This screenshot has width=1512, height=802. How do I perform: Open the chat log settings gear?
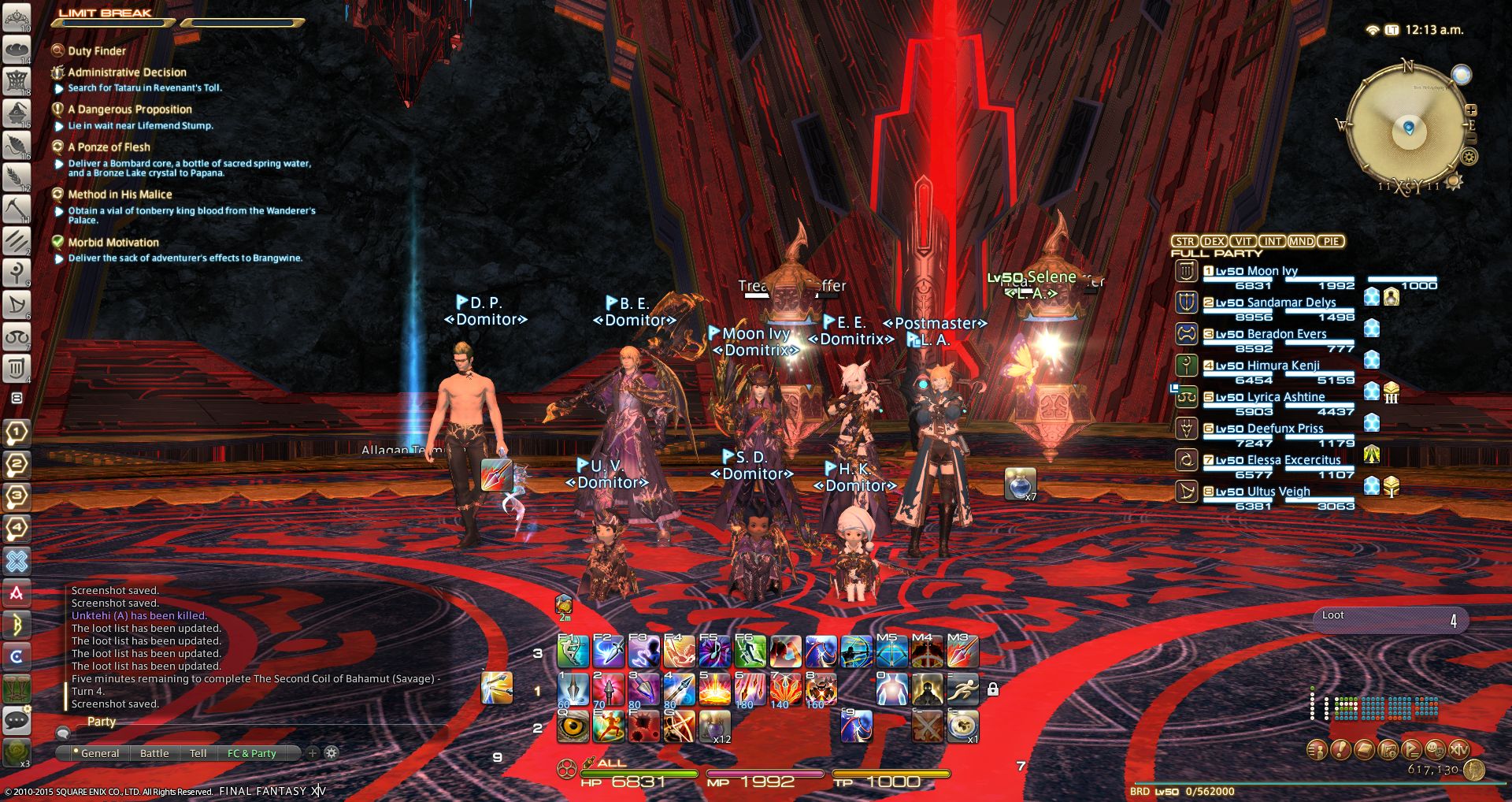click(x=332, y=752)
